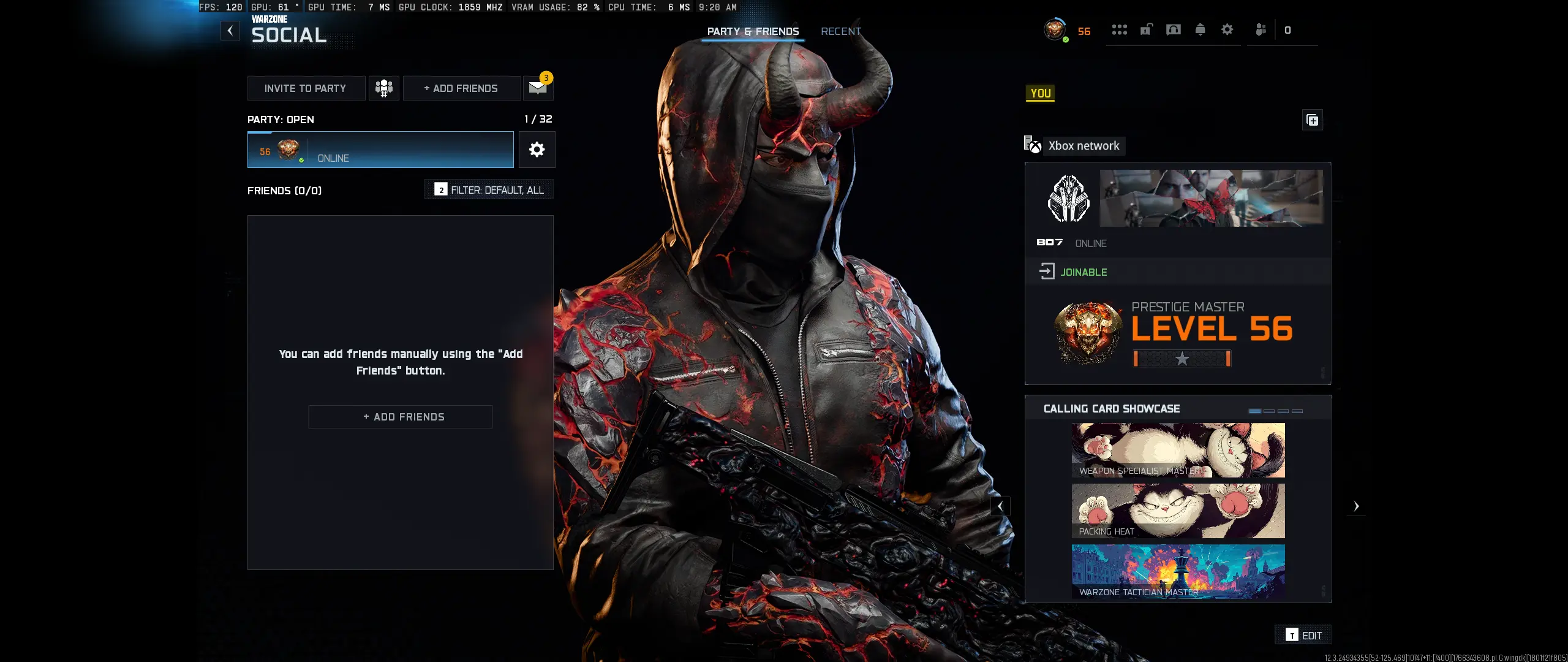Click the unlocks padlock icon in the top bar
This screenshot has height=662, width=1568.
(1145, 29)
